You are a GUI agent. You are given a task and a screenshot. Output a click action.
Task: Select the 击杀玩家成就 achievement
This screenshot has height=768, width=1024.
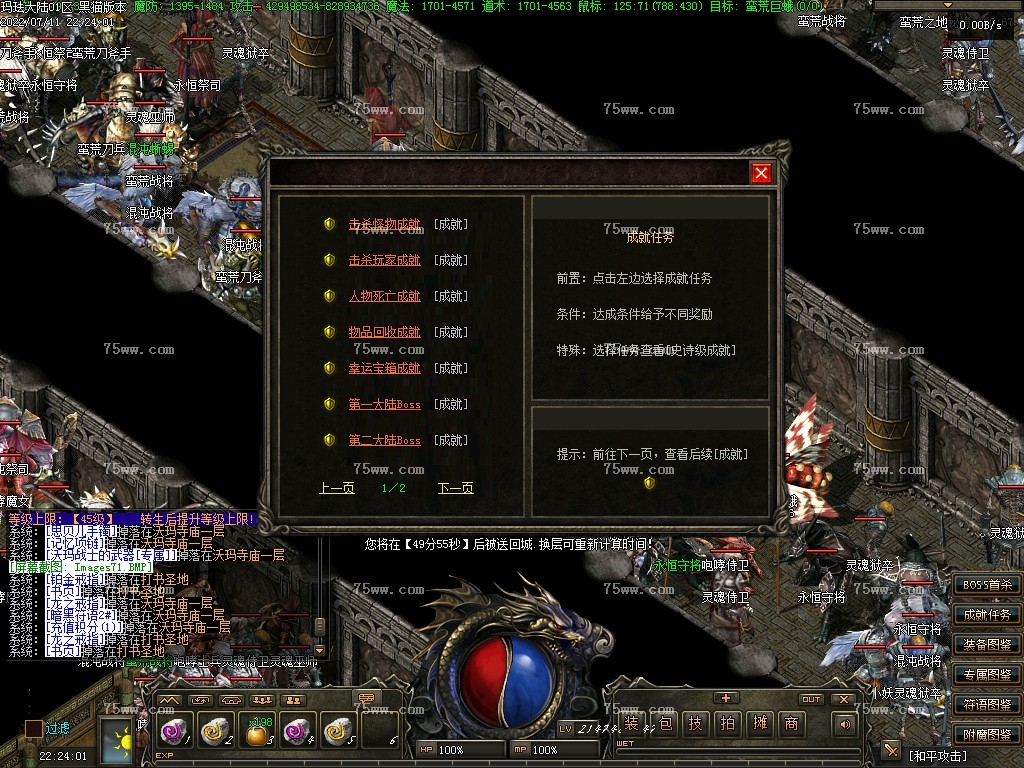tap(384, 260)
